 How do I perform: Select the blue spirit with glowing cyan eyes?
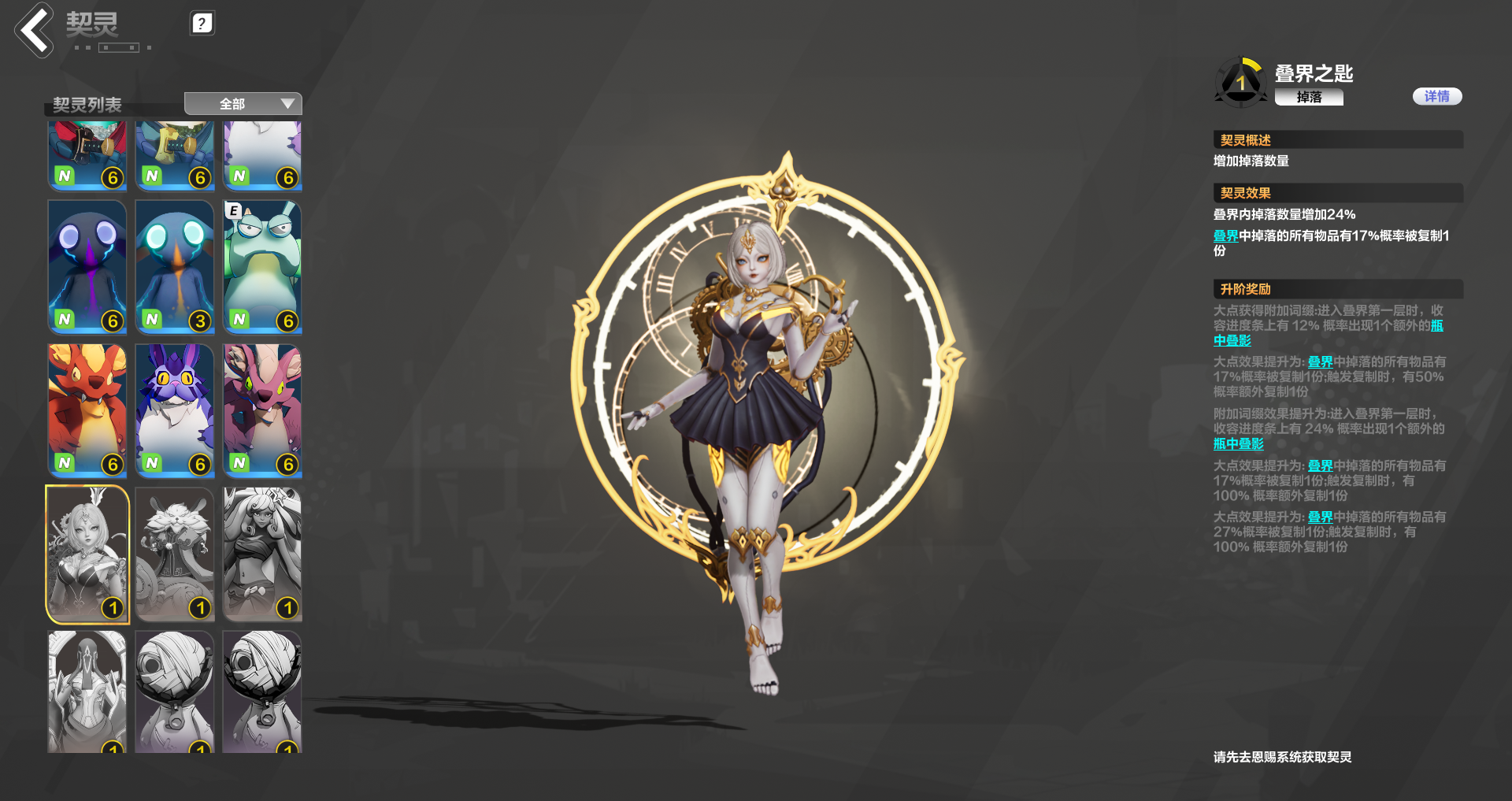click(x=174, y=267)
